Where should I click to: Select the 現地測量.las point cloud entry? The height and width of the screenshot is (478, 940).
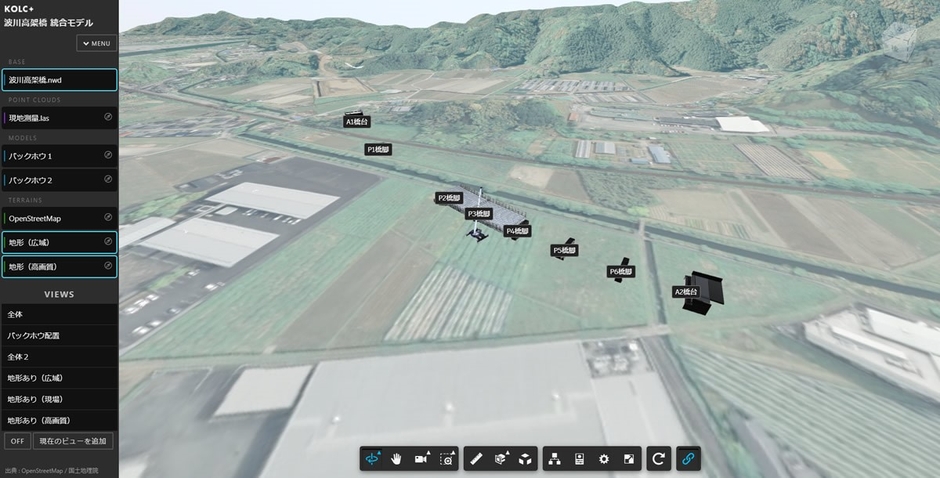(x=52, y=118)
